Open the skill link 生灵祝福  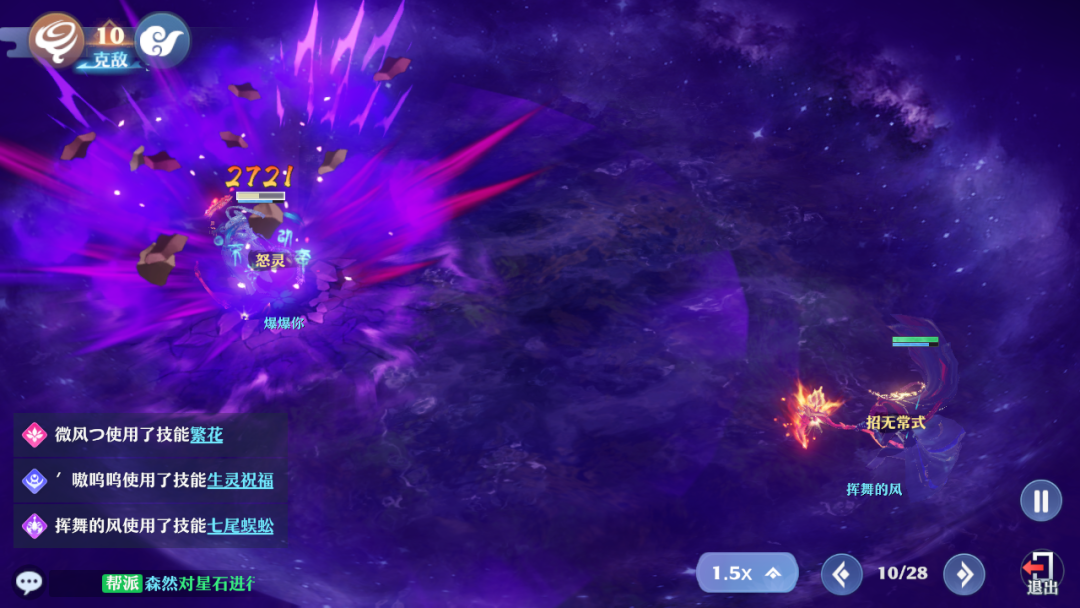pyautogui.click(x=240, y=481)
